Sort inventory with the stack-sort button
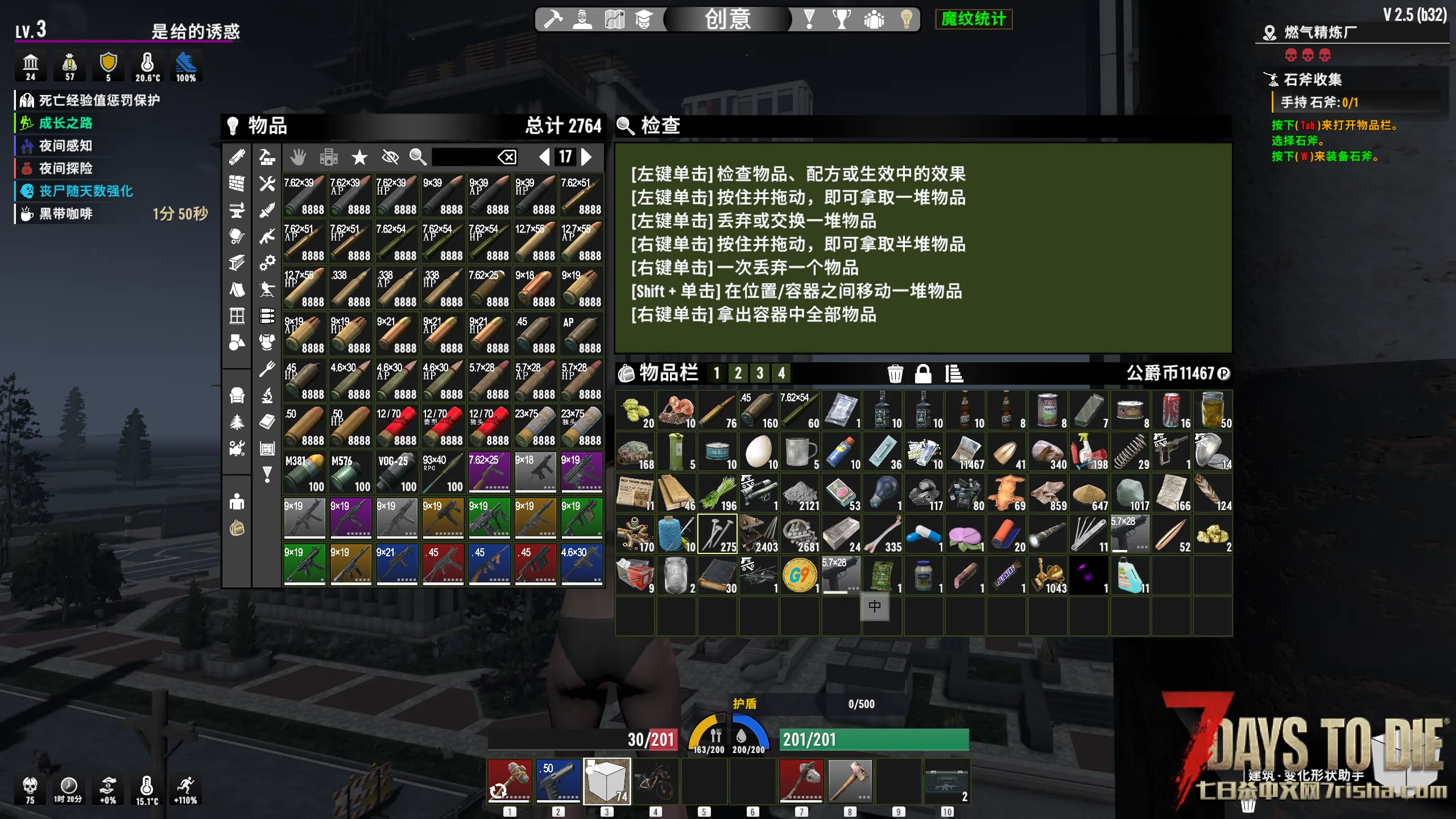The width and height of the screenshot is (1456, 819). [x=953, y=374]
